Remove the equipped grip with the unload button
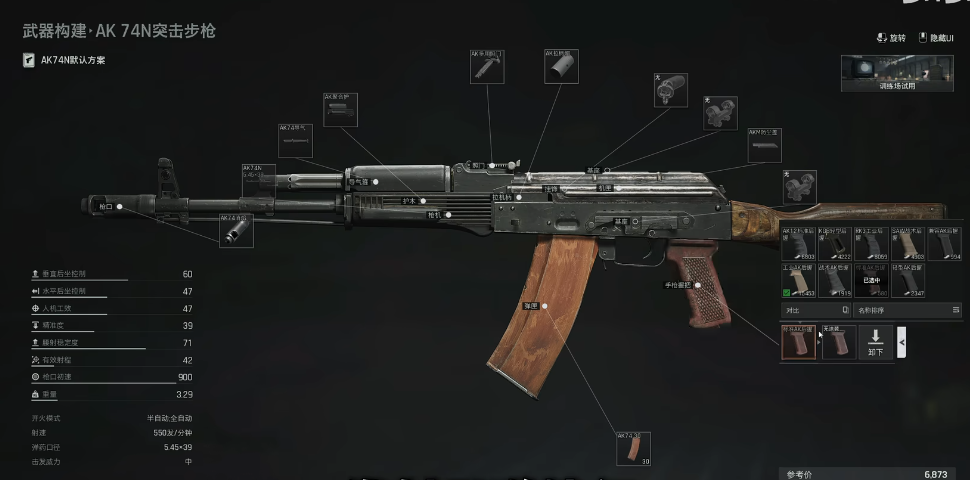The height and width of the screenshot is (480, 970). pyautogui.click(x=875, y=343)
